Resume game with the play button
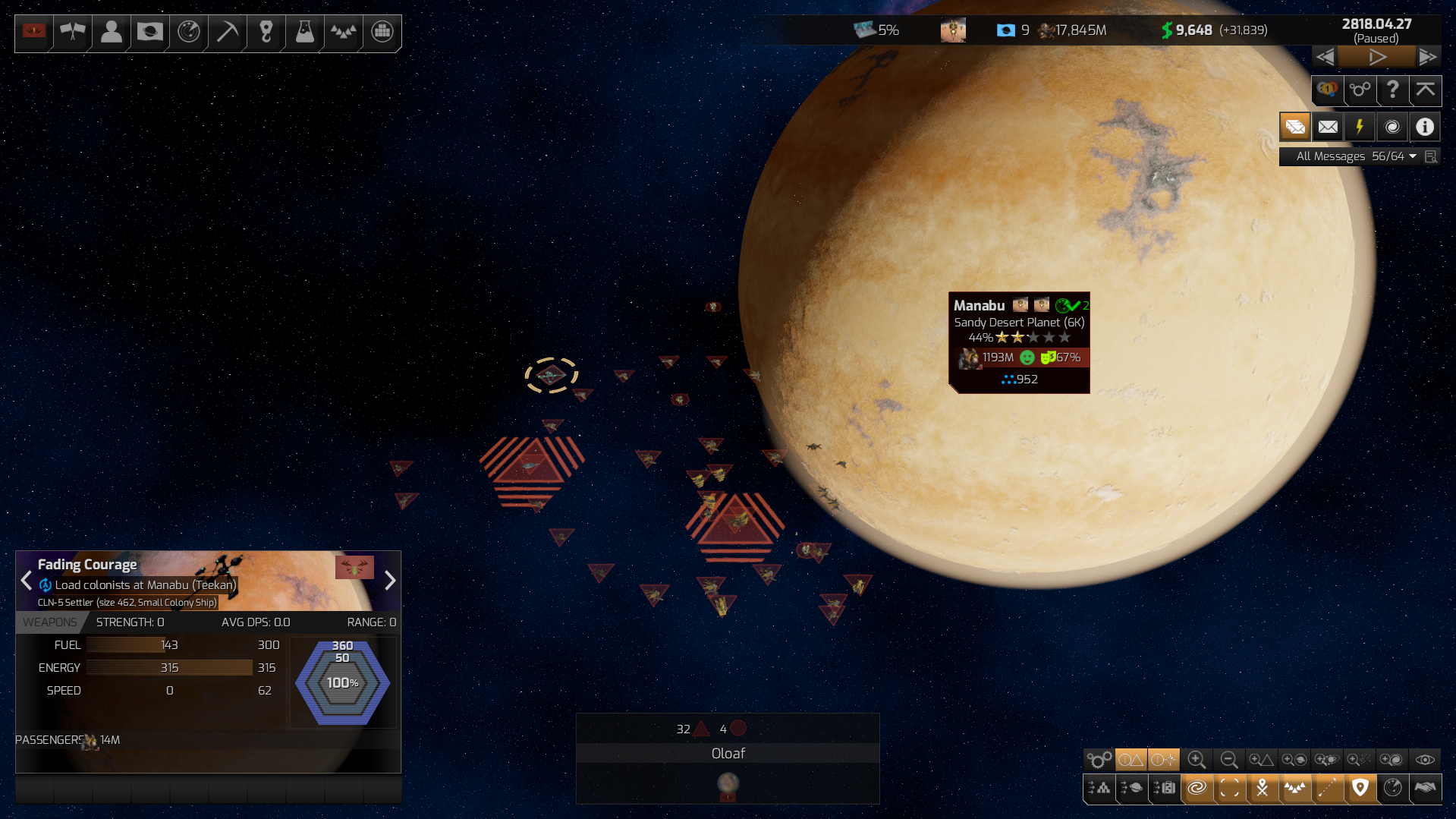1456x819 pixels. click(1376, 57)
